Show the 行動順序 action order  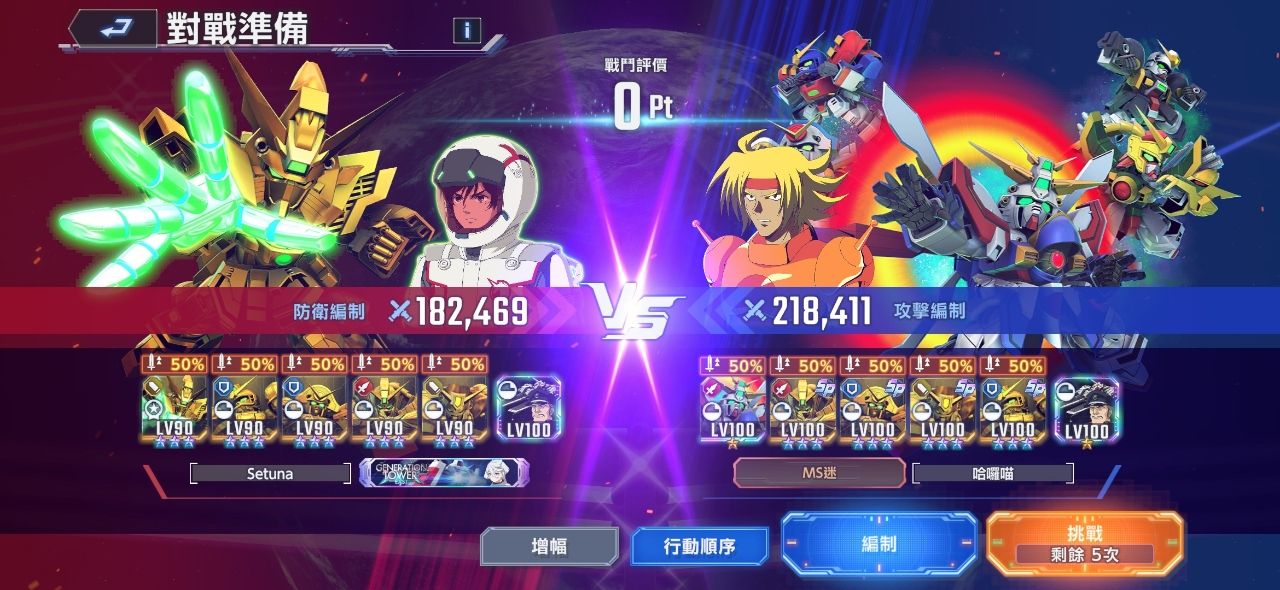click(700, 546)
